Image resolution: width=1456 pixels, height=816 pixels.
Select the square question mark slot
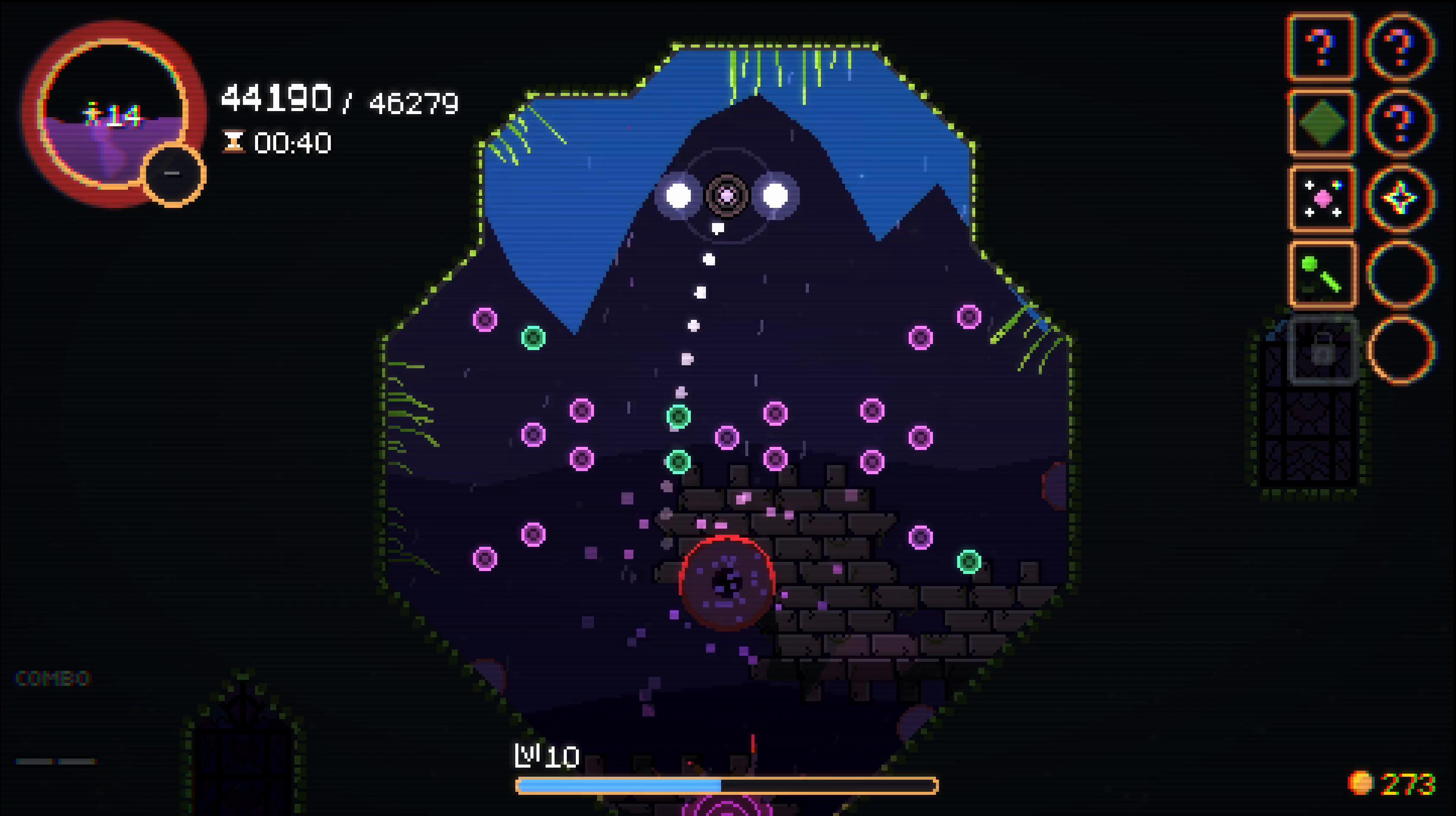(1322, 48)
